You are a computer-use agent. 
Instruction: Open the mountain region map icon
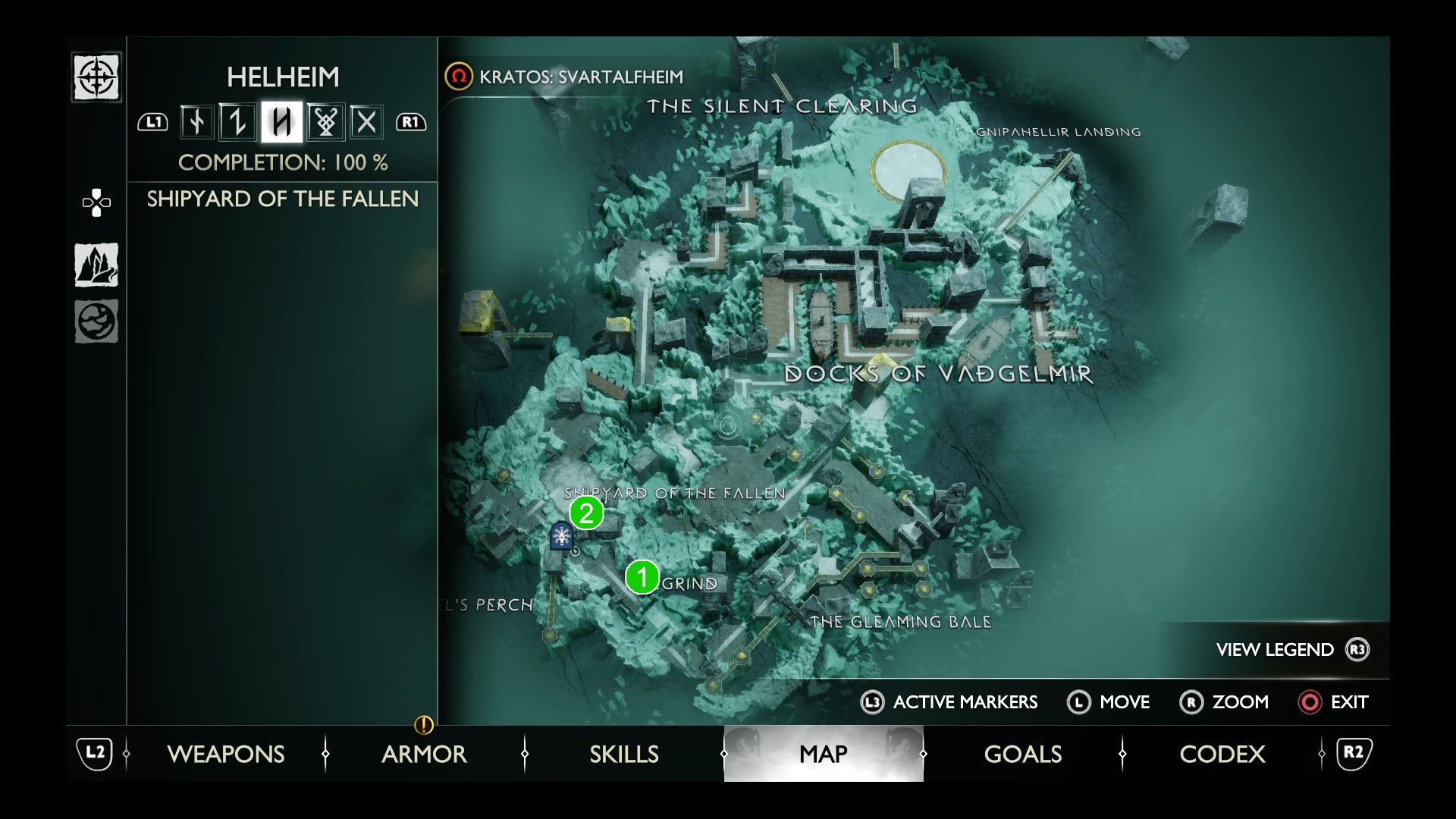tap(96, 265)
